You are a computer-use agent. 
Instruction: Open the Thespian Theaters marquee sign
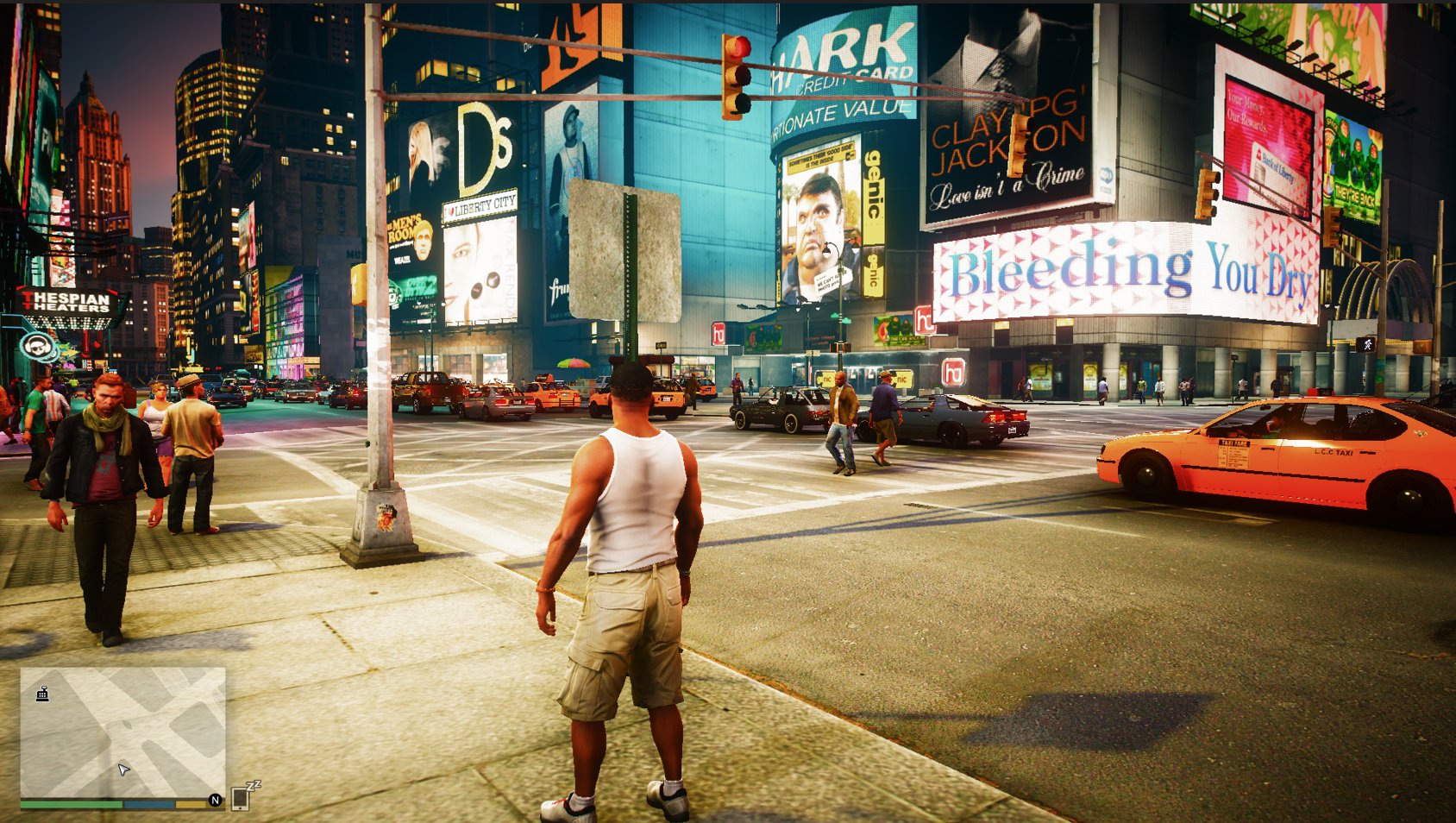pyautogui.click(x=69, y=302)
